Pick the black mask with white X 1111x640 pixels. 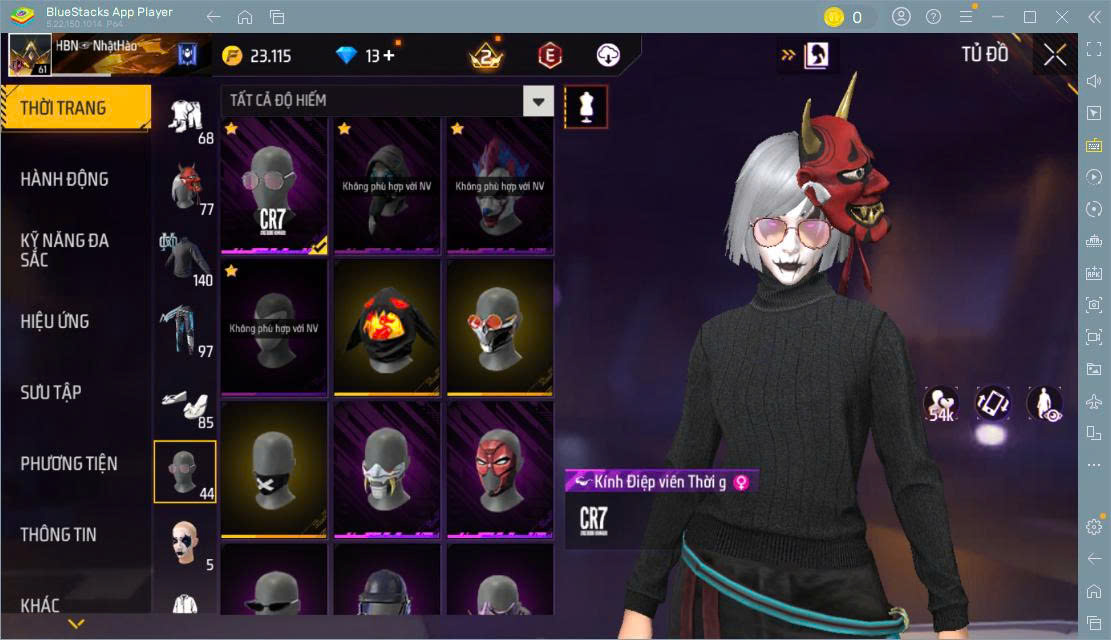click(x=274, y=468)
